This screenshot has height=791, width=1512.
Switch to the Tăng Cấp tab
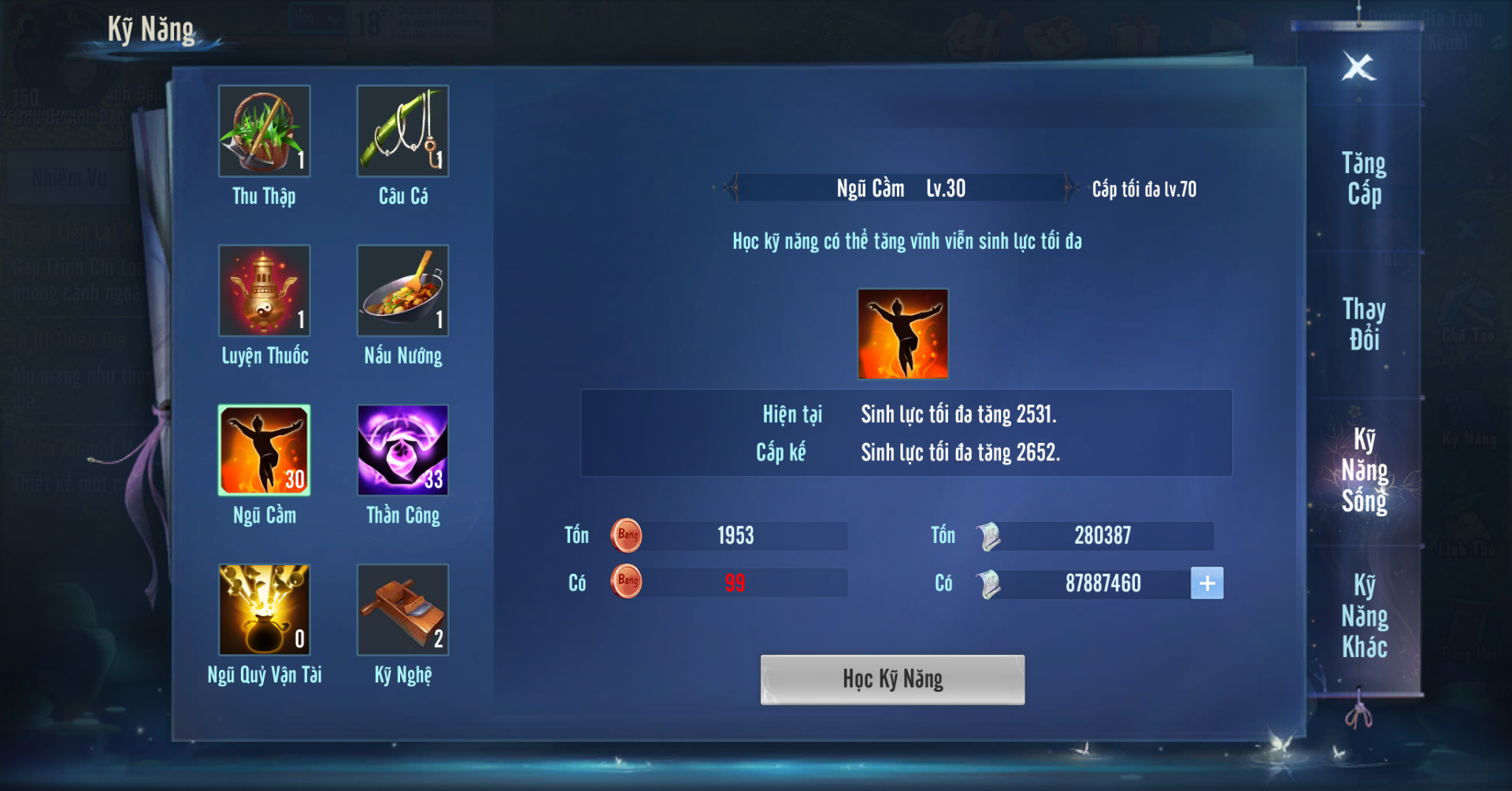(1364, 179)
